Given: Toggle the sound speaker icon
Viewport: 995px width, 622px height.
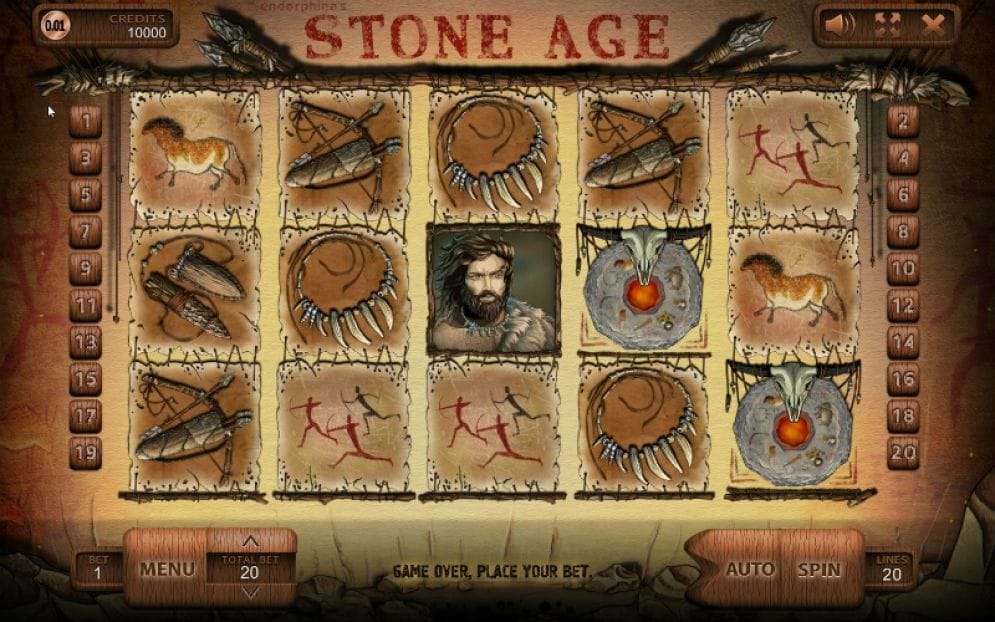Looking at the screenshot, I should 839,25.
